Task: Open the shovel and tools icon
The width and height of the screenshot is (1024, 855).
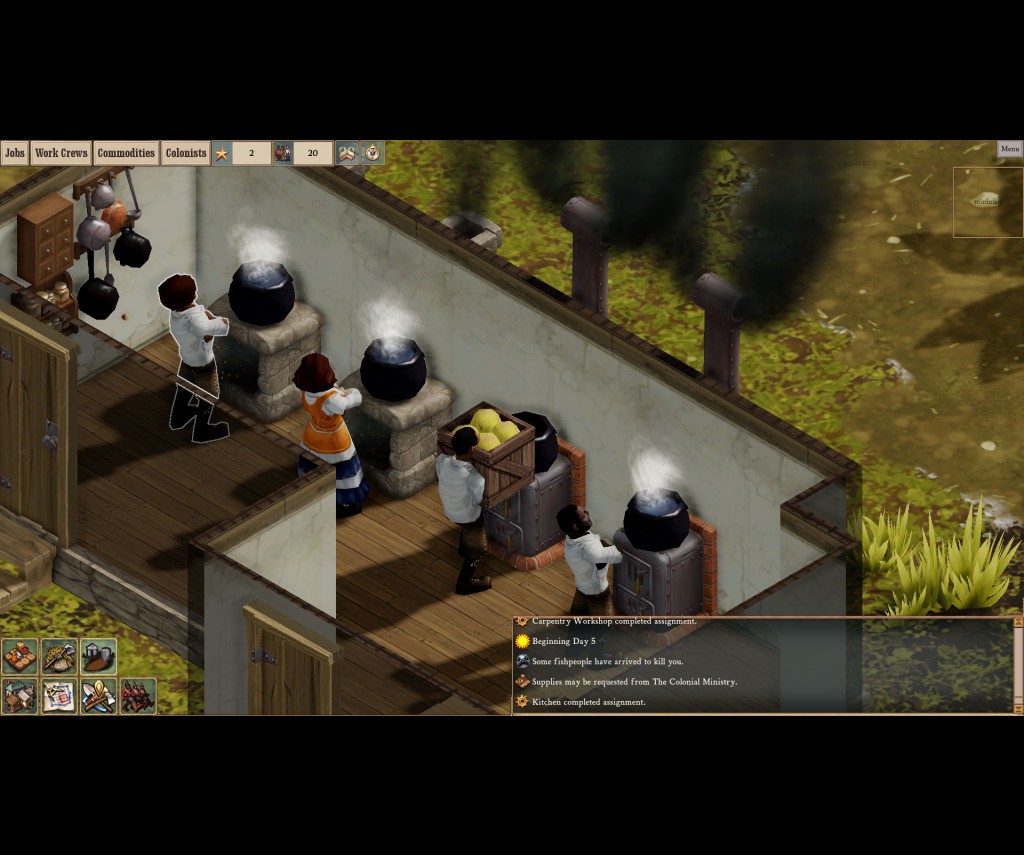Action: [98, 696]
